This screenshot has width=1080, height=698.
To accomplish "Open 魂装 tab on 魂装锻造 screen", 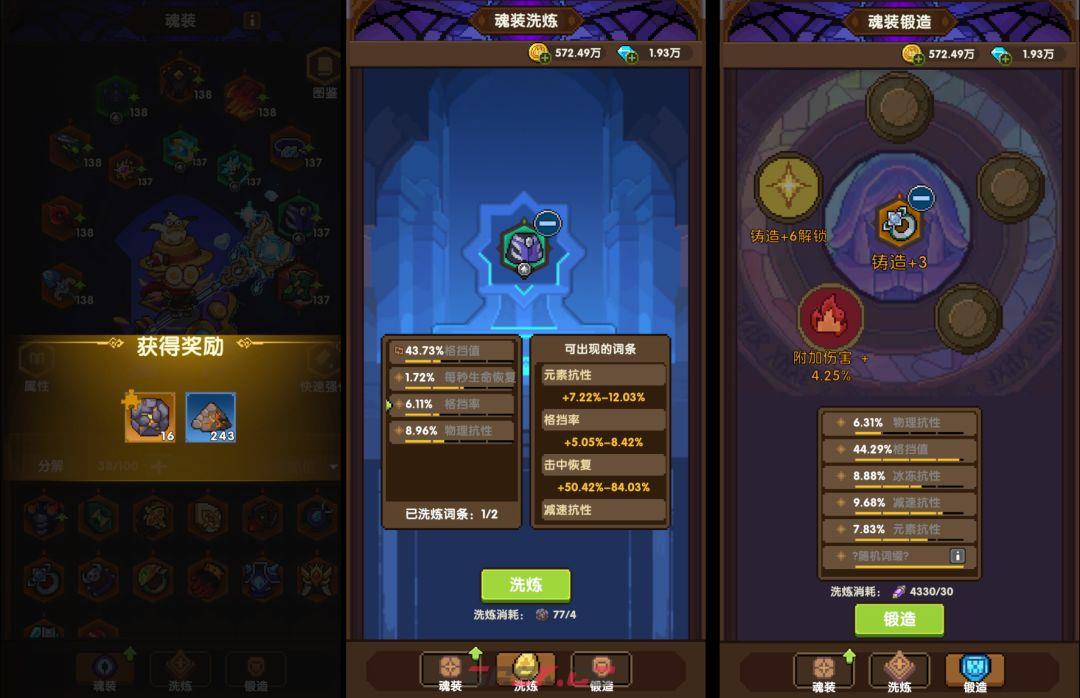I will (823, 671).
